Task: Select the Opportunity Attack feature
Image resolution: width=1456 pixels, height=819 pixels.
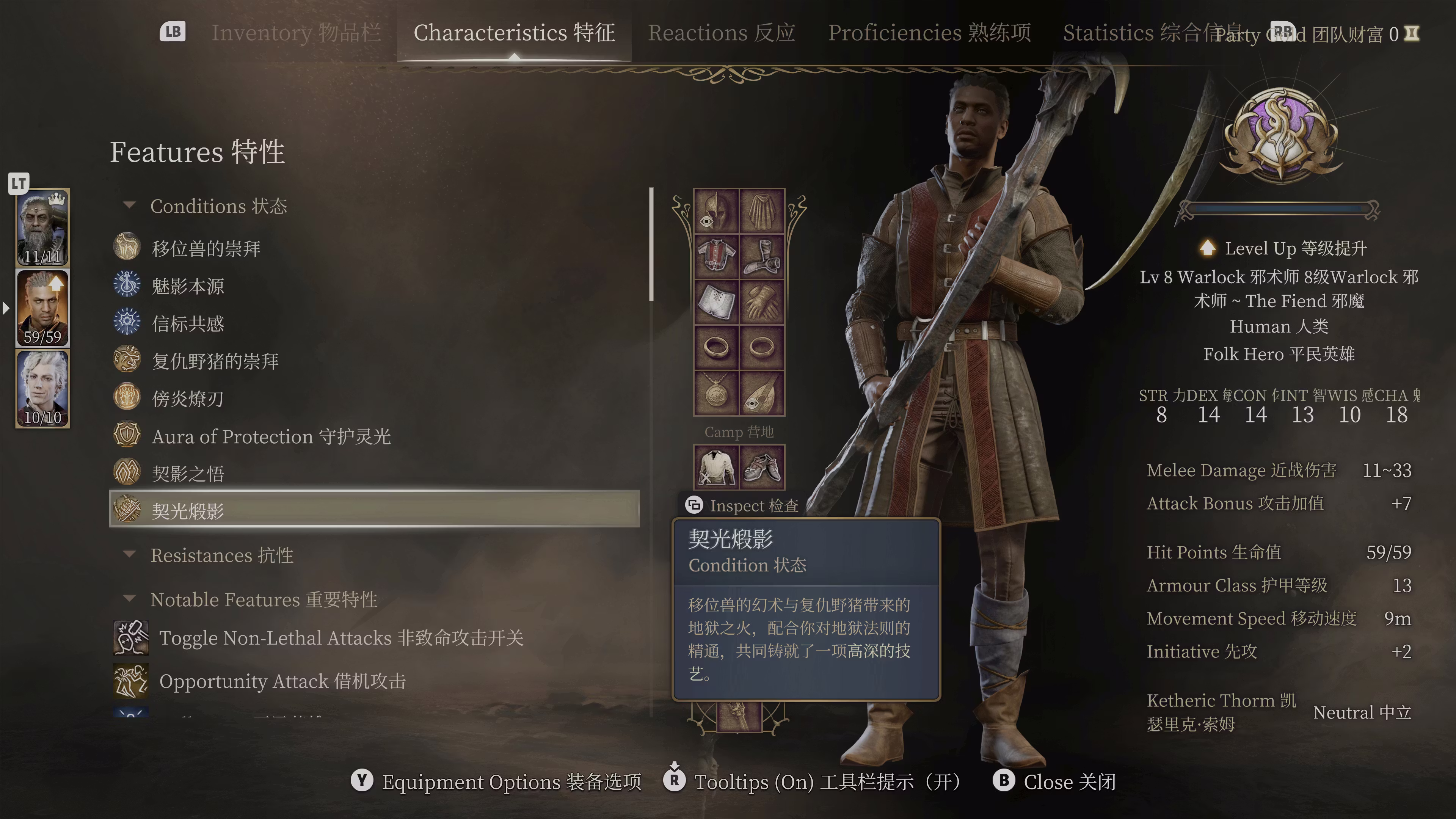Action: (282, 681)
